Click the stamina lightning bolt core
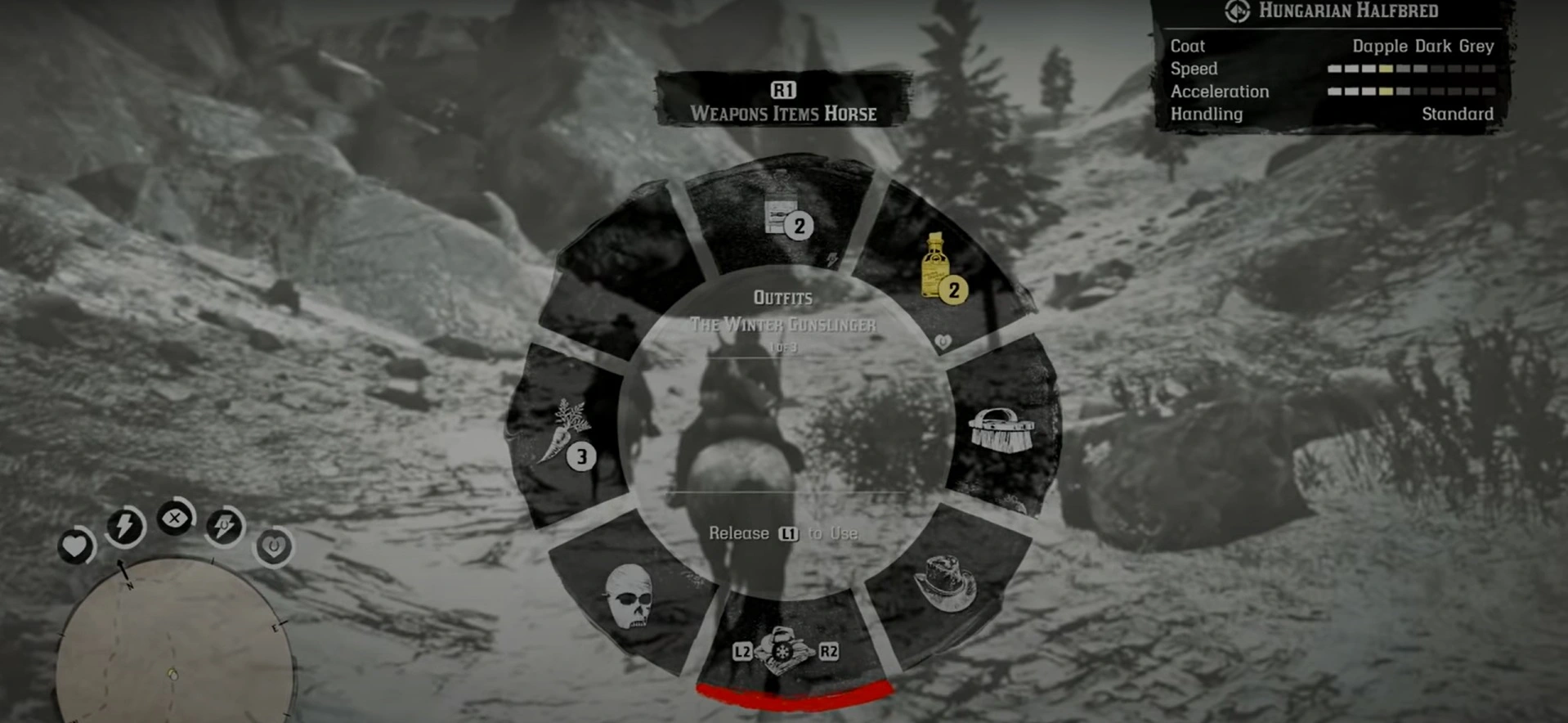 click(124, 528)
